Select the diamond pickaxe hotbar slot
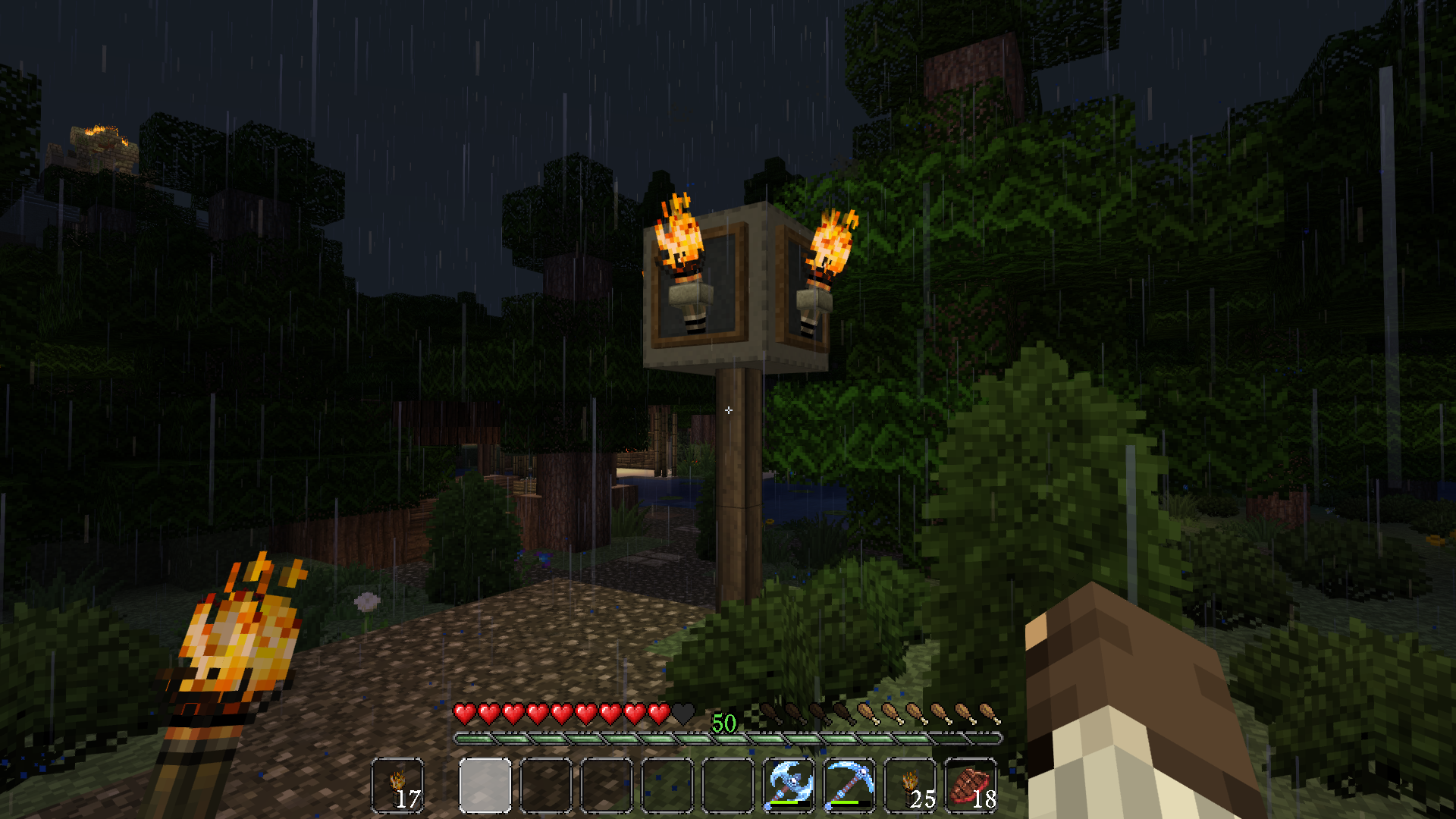1456x819 pixels. [849, 786]
